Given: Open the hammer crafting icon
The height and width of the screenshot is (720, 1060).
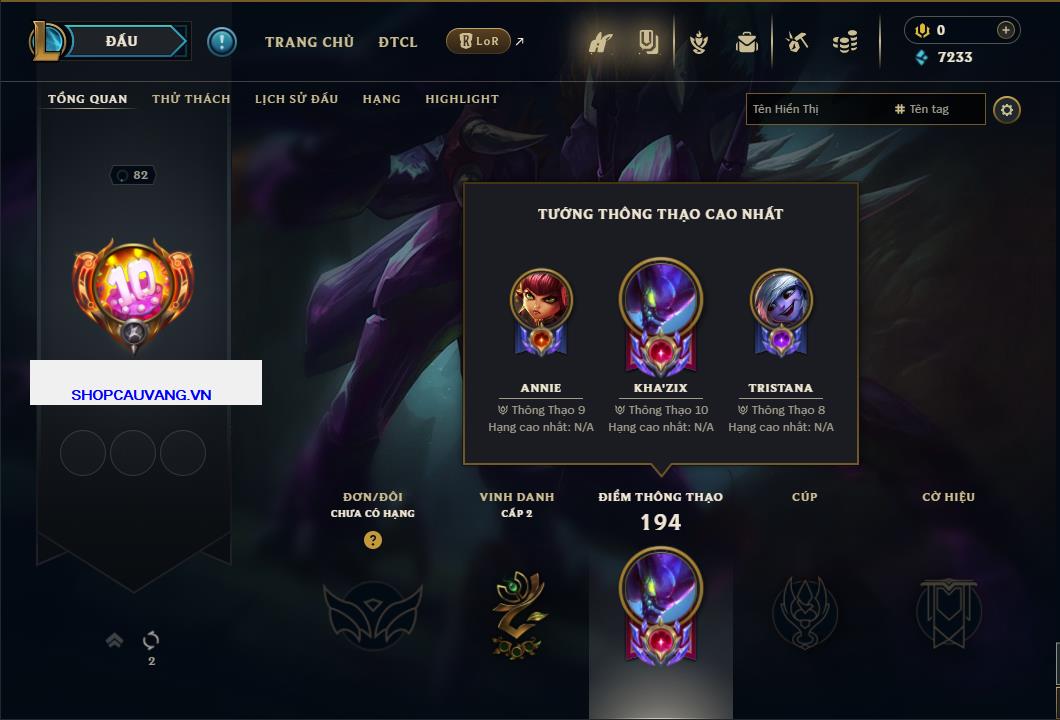Looking at the screenshot, I should click(796, 42).
